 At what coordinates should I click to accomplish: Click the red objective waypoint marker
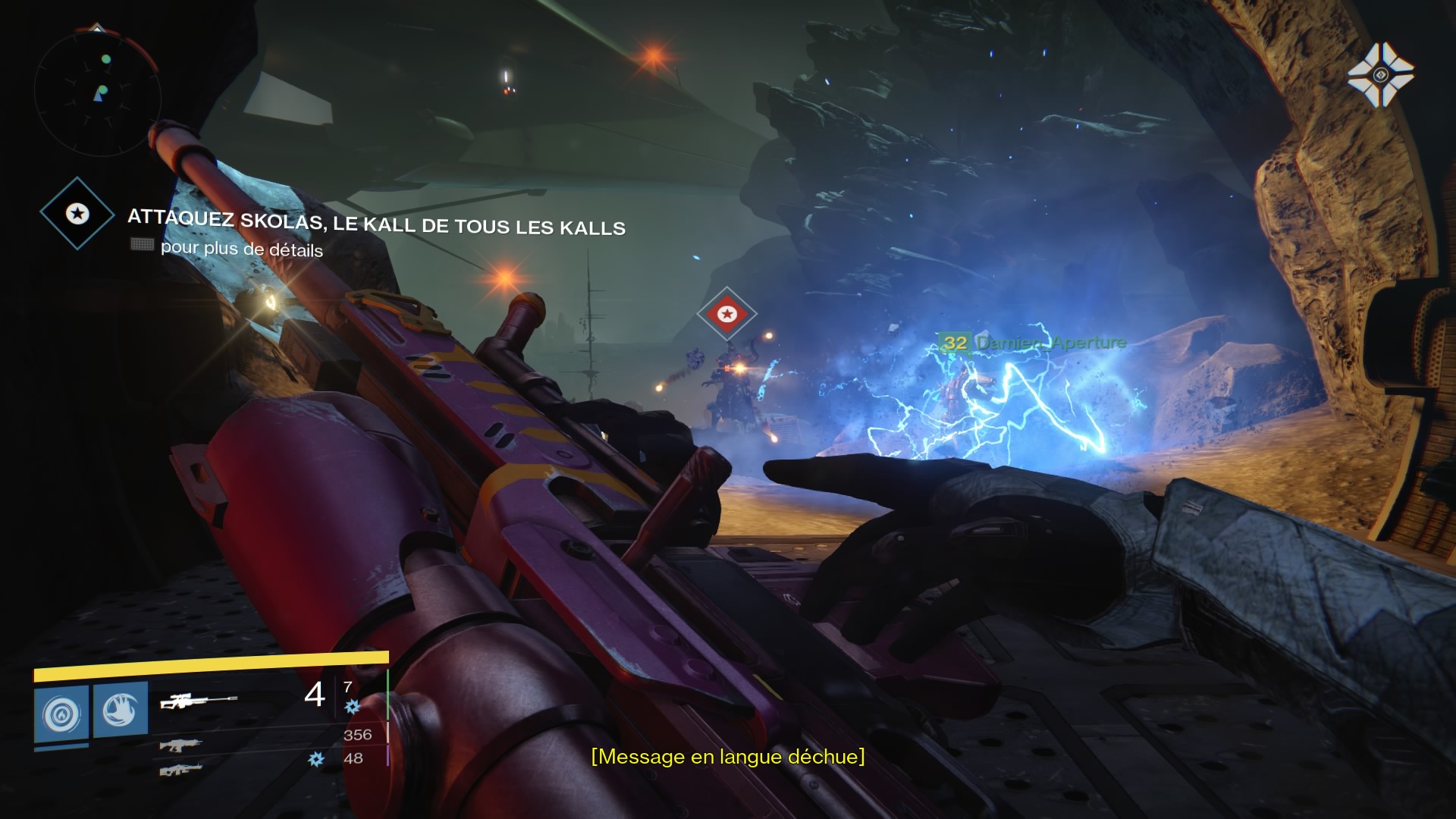tap(727, 313)
